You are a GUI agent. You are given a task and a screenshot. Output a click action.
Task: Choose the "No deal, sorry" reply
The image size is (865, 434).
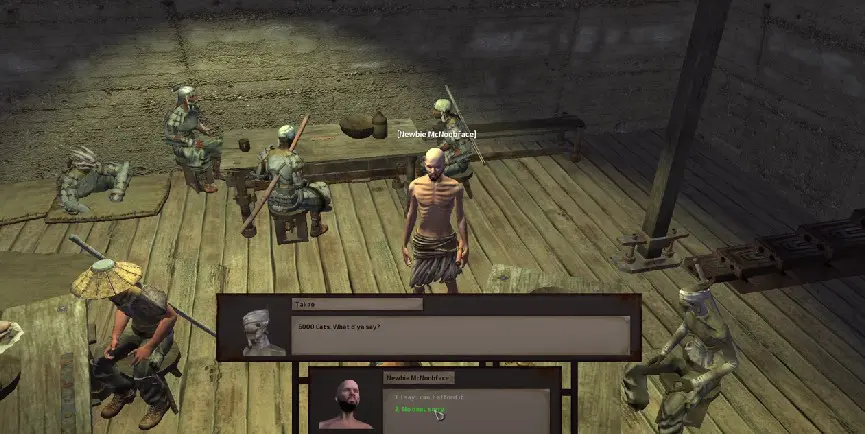pos(419,410)
